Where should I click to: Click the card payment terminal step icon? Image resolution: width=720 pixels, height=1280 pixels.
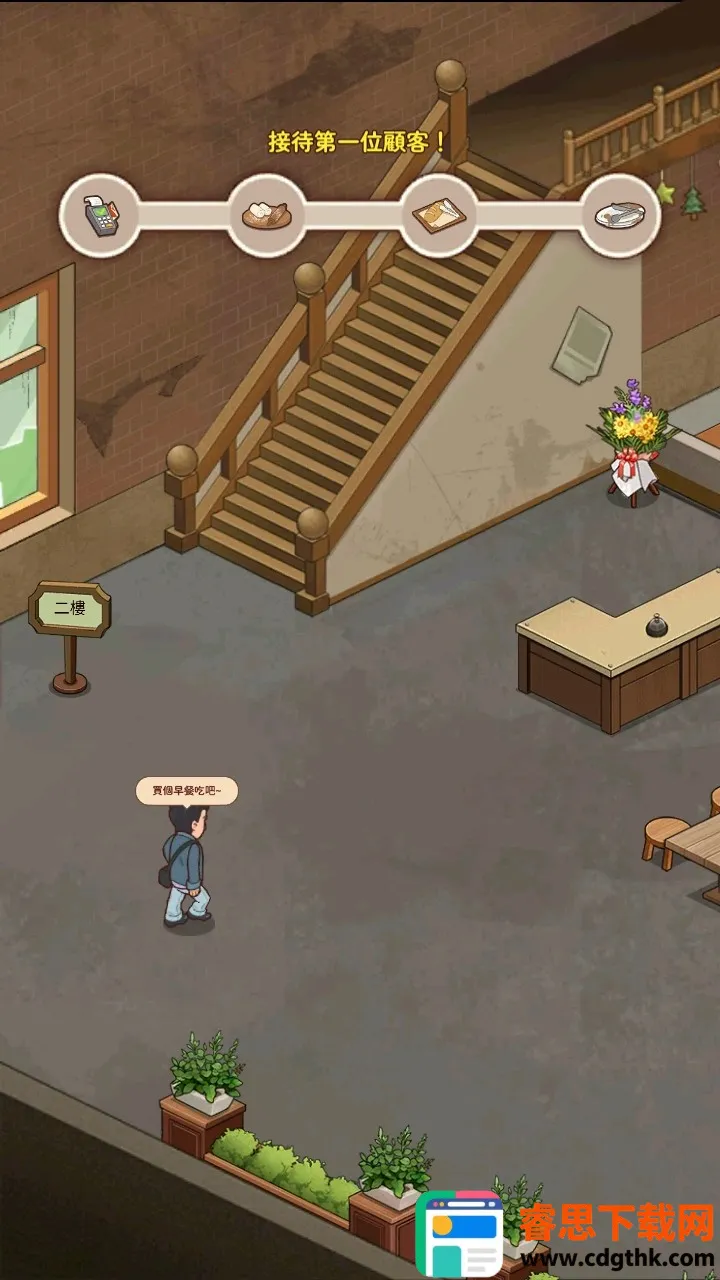pyautogui.click(x=99, y=214)
